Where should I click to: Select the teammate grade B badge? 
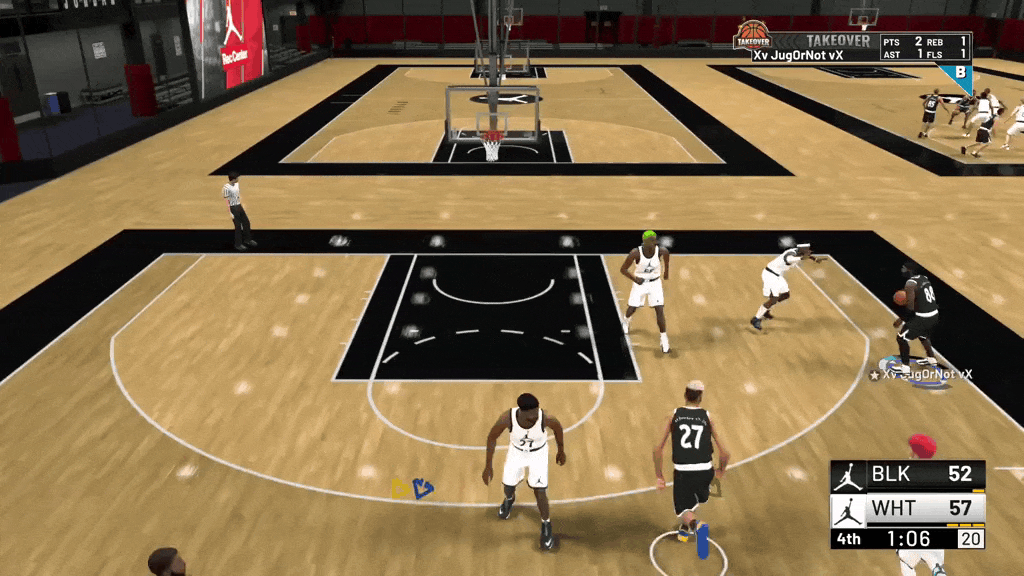(960, 73)
